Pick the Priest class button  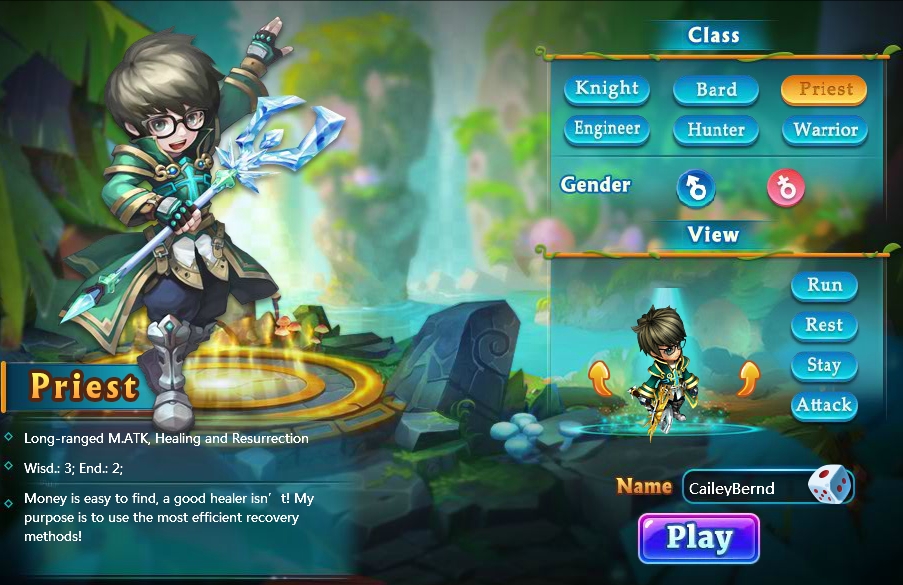click(x=825, y=89)
